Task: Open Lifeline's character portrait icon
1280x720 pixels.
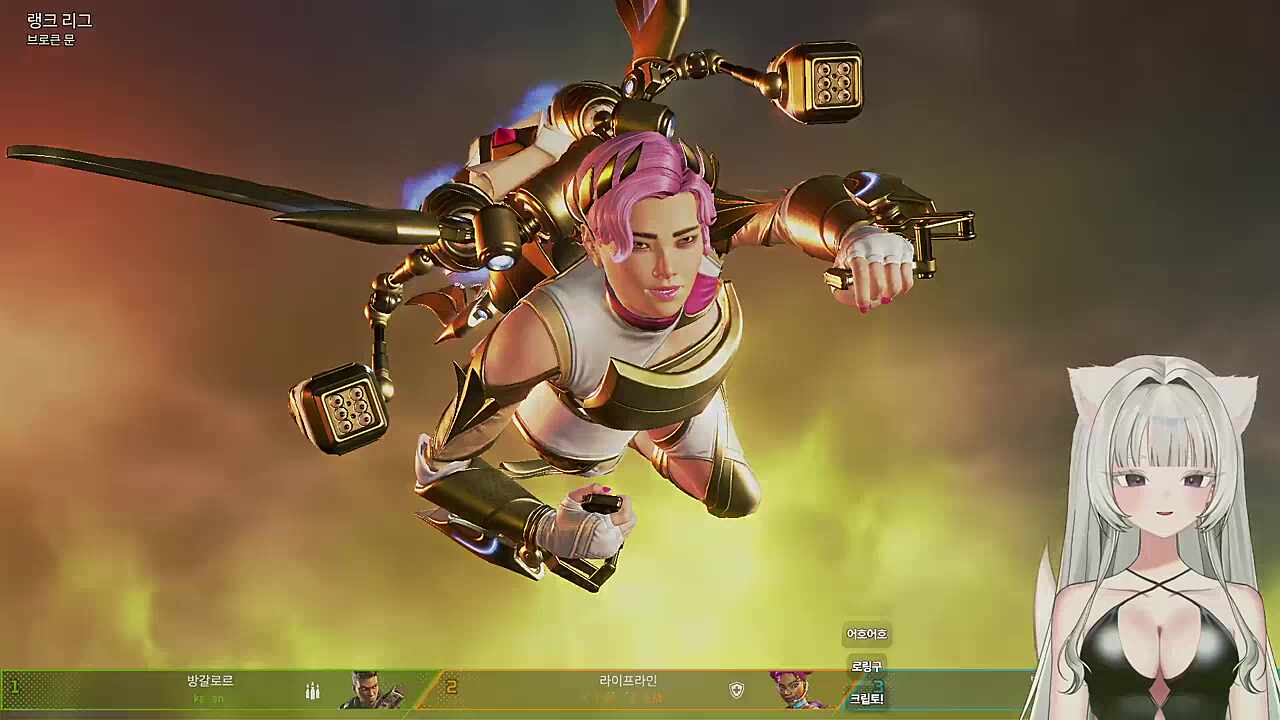Action: pyautogui.click(x=792, y=690)
